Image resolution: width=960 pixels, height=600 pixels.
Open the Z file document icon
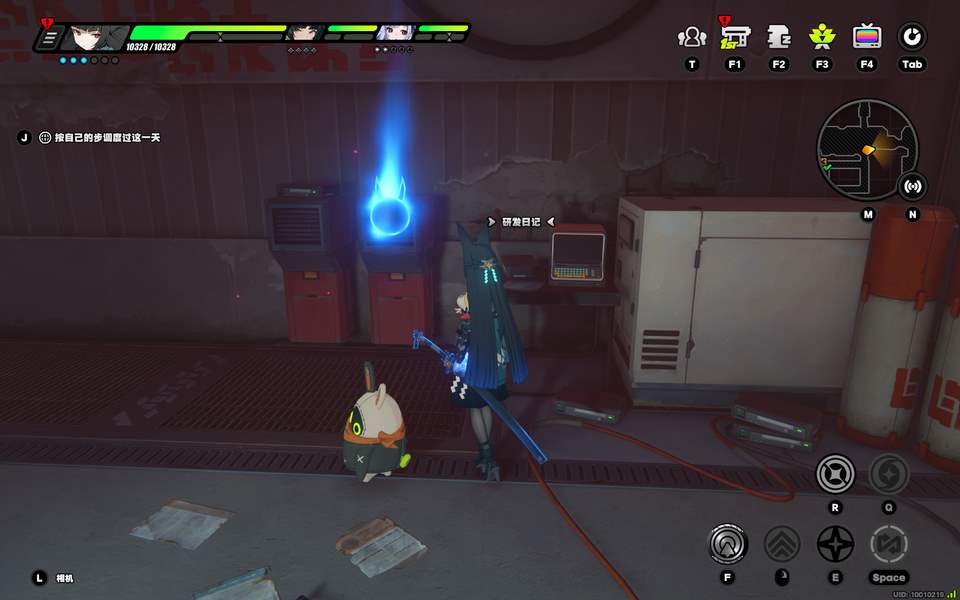779,37
